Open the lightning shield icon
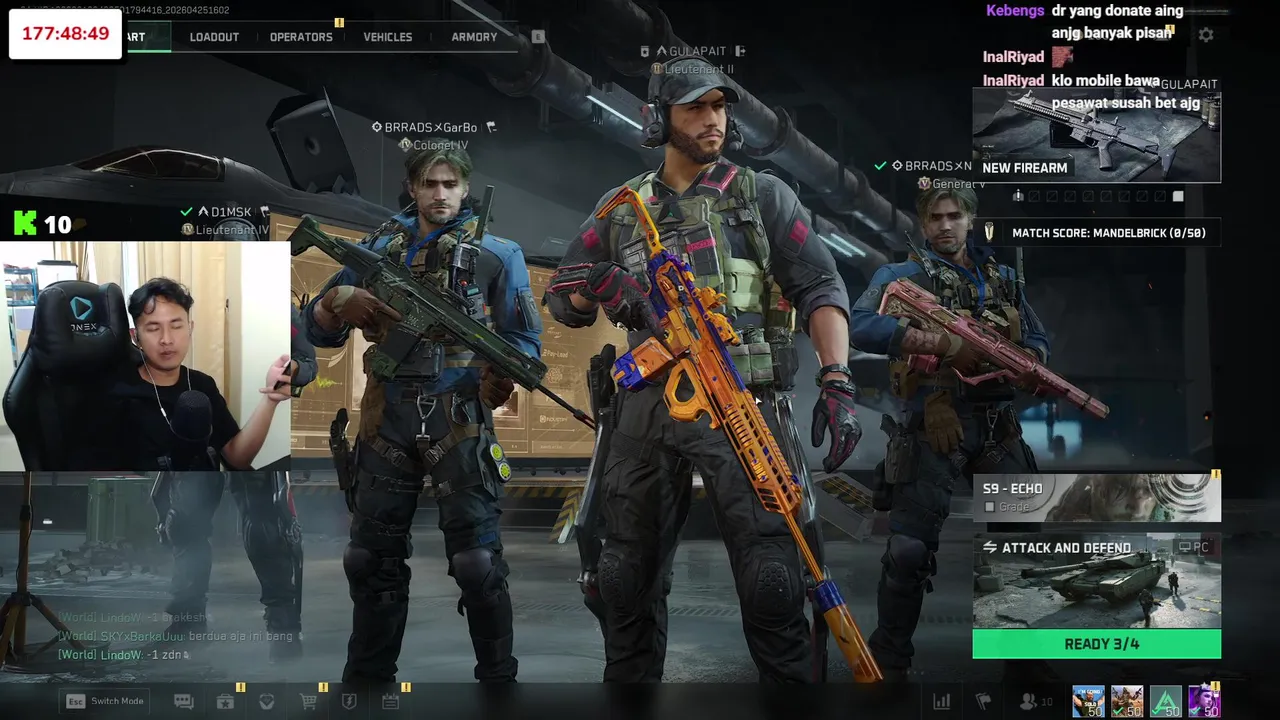The width and height of the screenshot is (1280, 720). coord(349,702)
